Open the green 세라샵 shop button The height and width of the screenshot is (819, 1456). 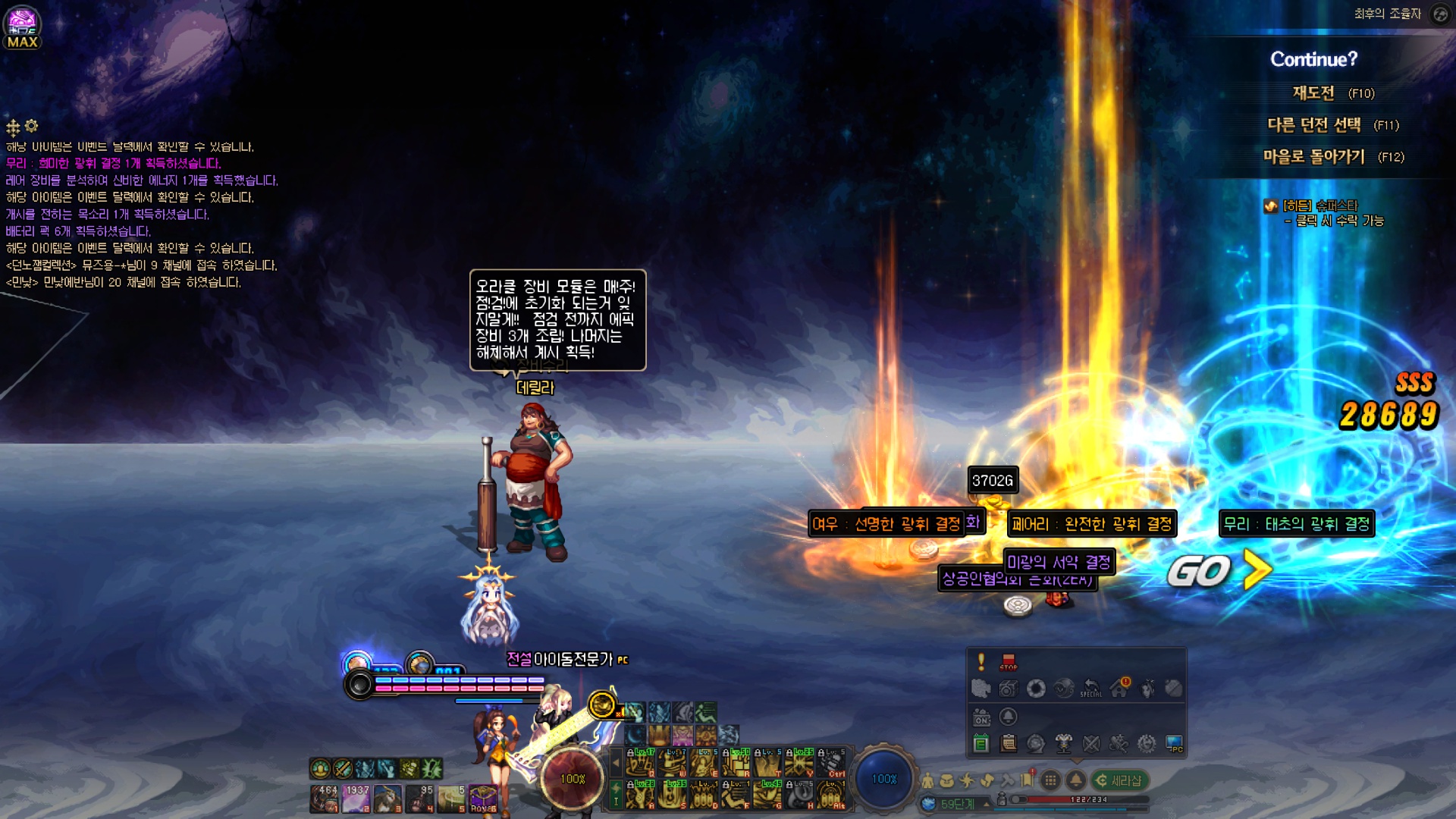point(1119,780)
